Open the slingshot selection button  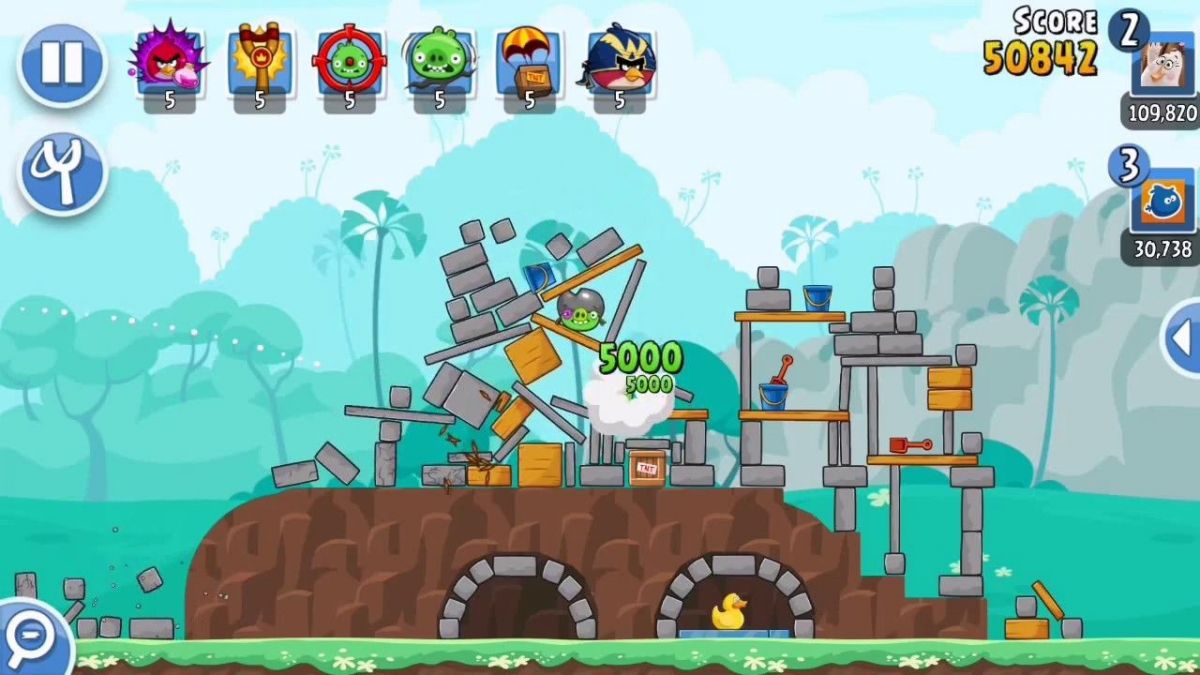[x=61, y=174]
